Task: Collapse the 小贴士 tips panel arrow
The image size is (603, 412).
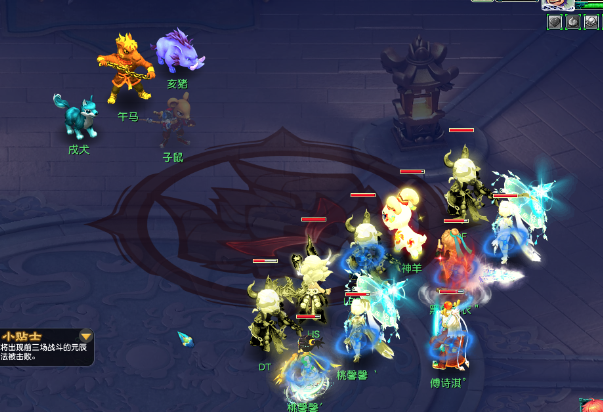Action: click(86, 337)
